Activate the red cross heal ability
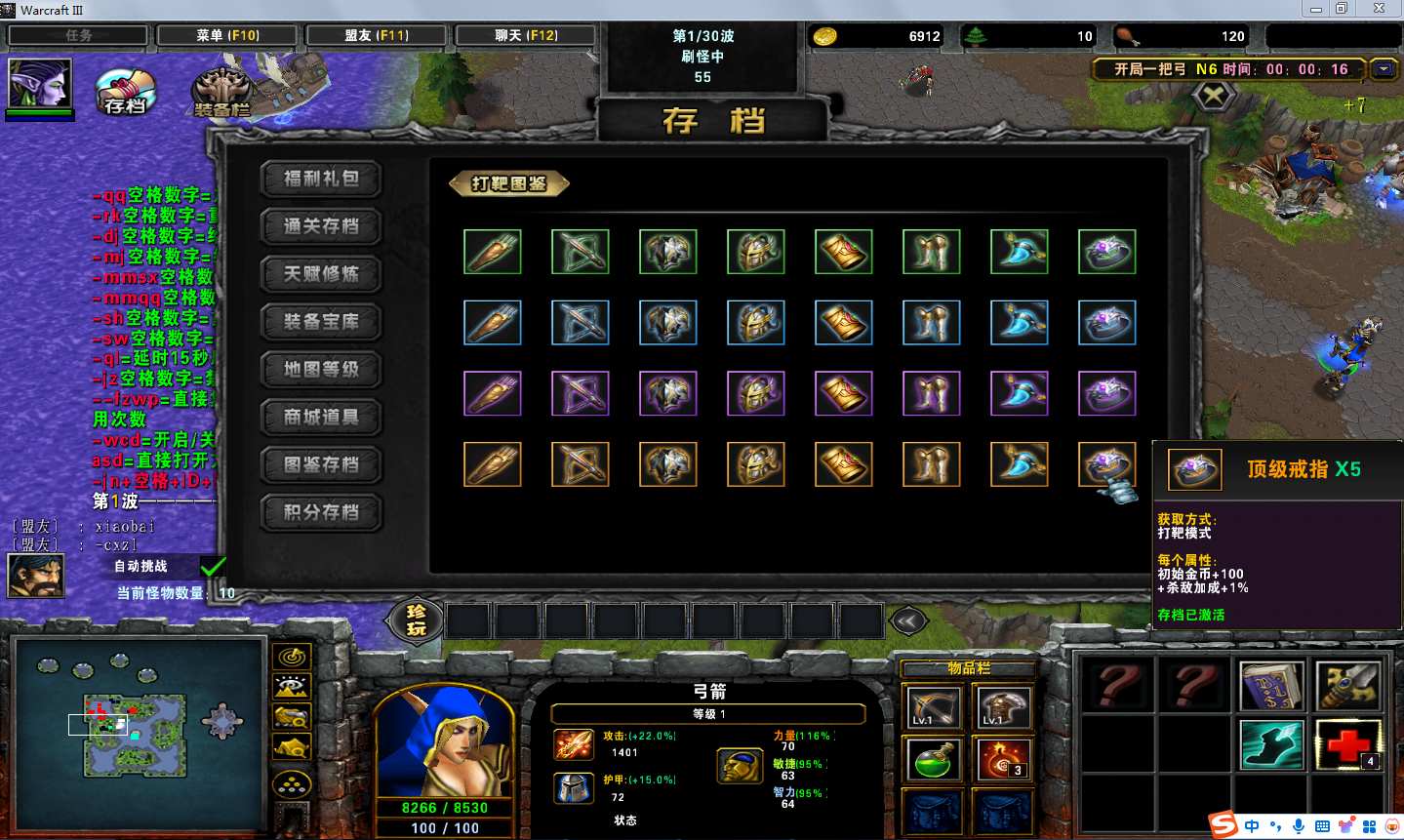This screenshot has width=1404, height=840. pyautogui.click(x=1348, y=745)
